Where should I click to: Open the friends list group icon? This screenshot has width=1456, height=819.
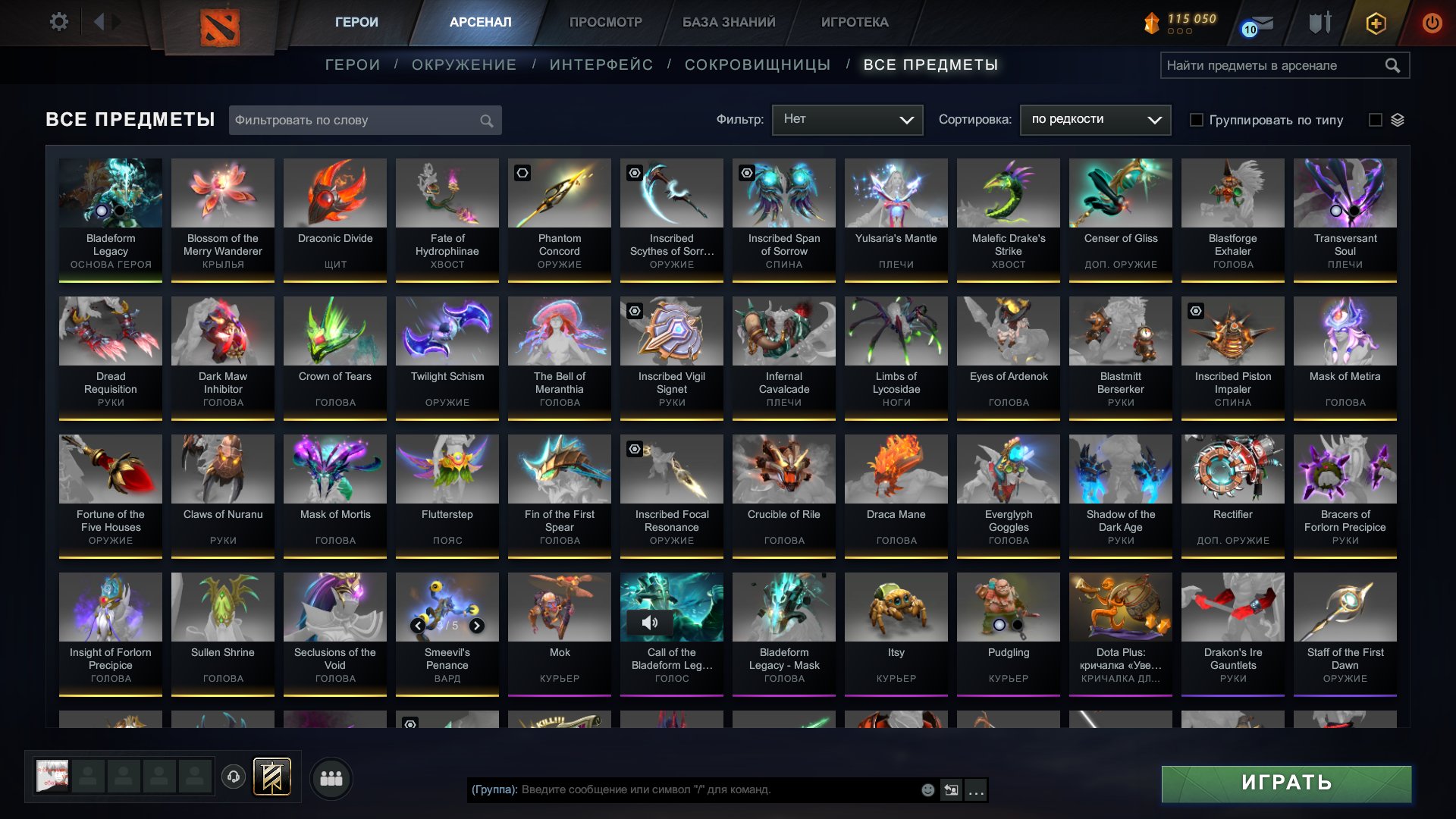click(x=331, y=777)
